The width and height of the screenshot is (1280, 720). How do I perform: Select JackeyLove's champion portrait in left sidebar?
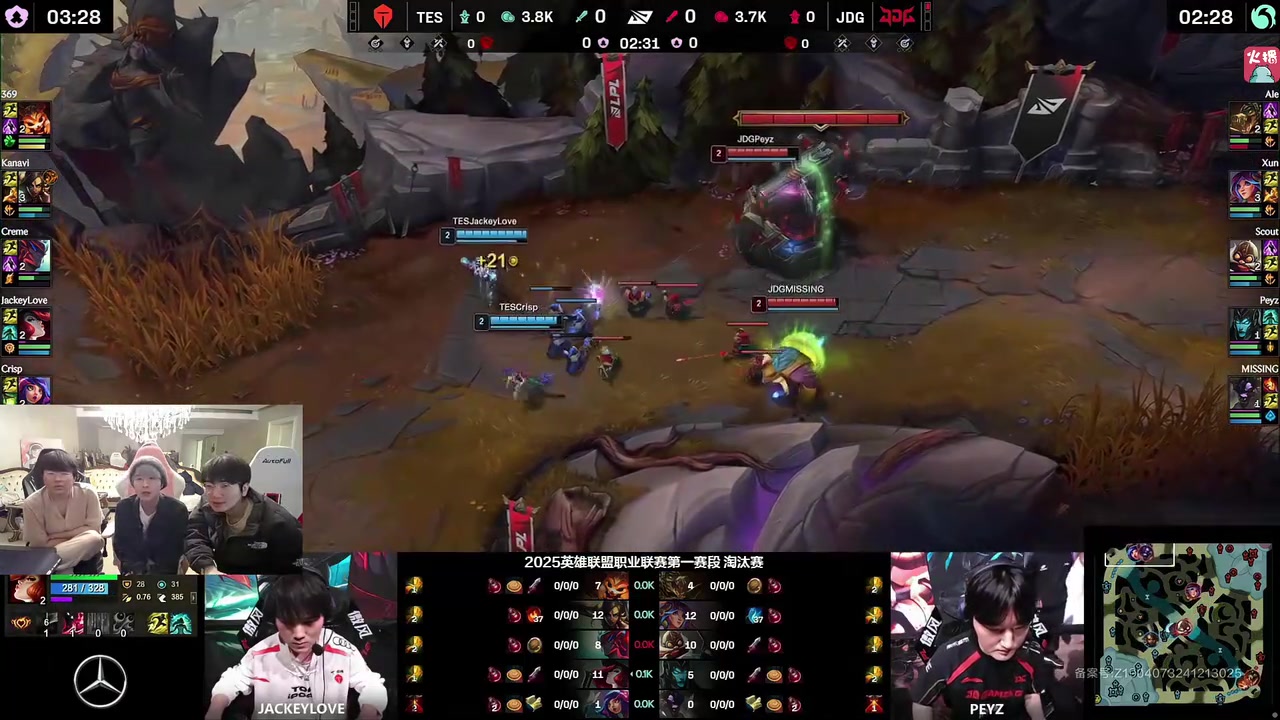35,326
